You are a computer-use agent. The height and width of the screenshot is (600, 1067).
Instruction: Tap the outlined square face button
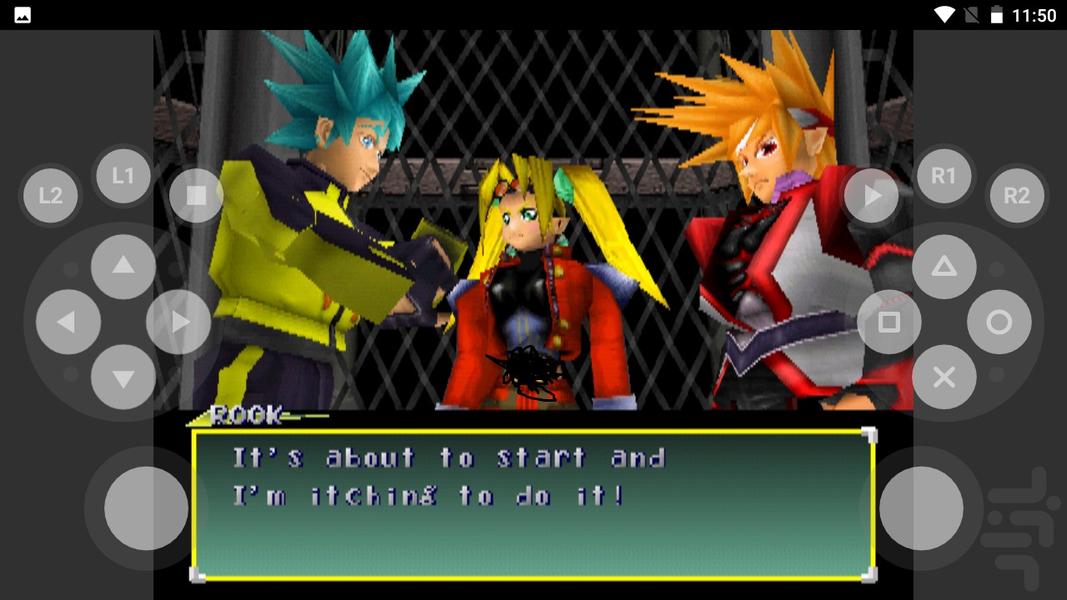pos(888,322)
